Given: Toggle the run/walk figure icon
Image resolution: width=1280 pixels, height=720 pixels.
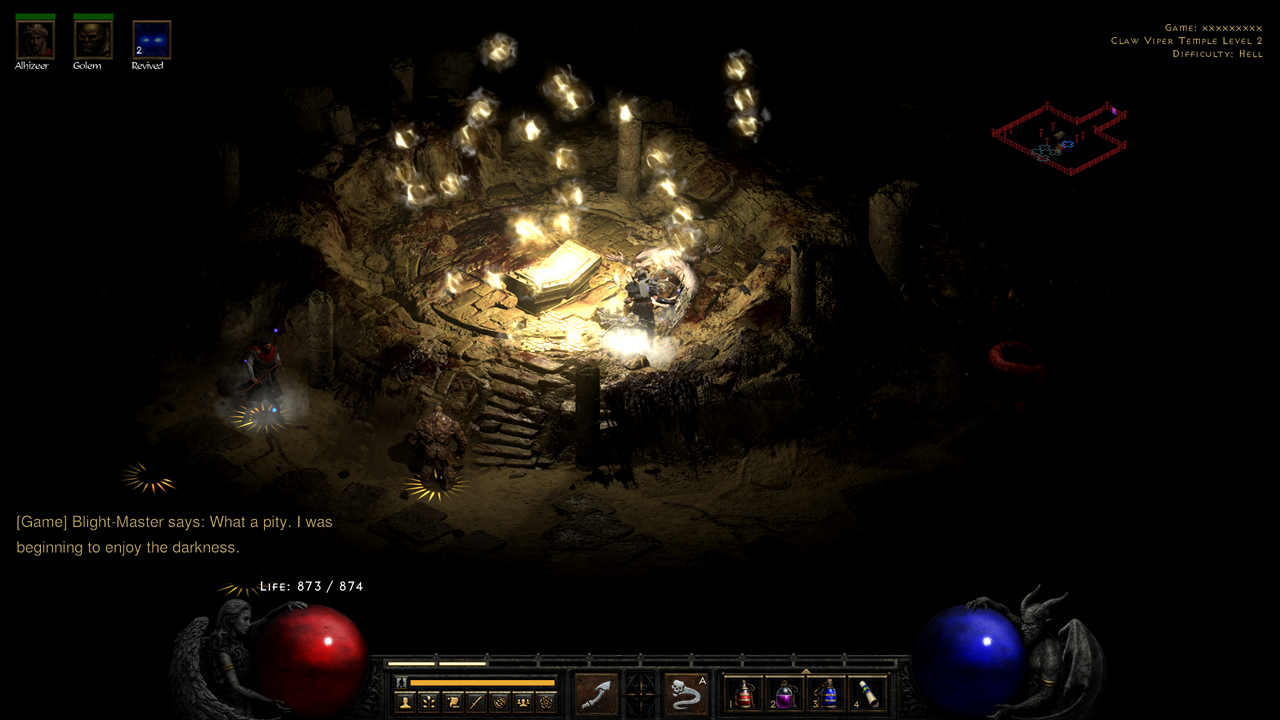Looking at the screenshot, I should coord(402,682).
